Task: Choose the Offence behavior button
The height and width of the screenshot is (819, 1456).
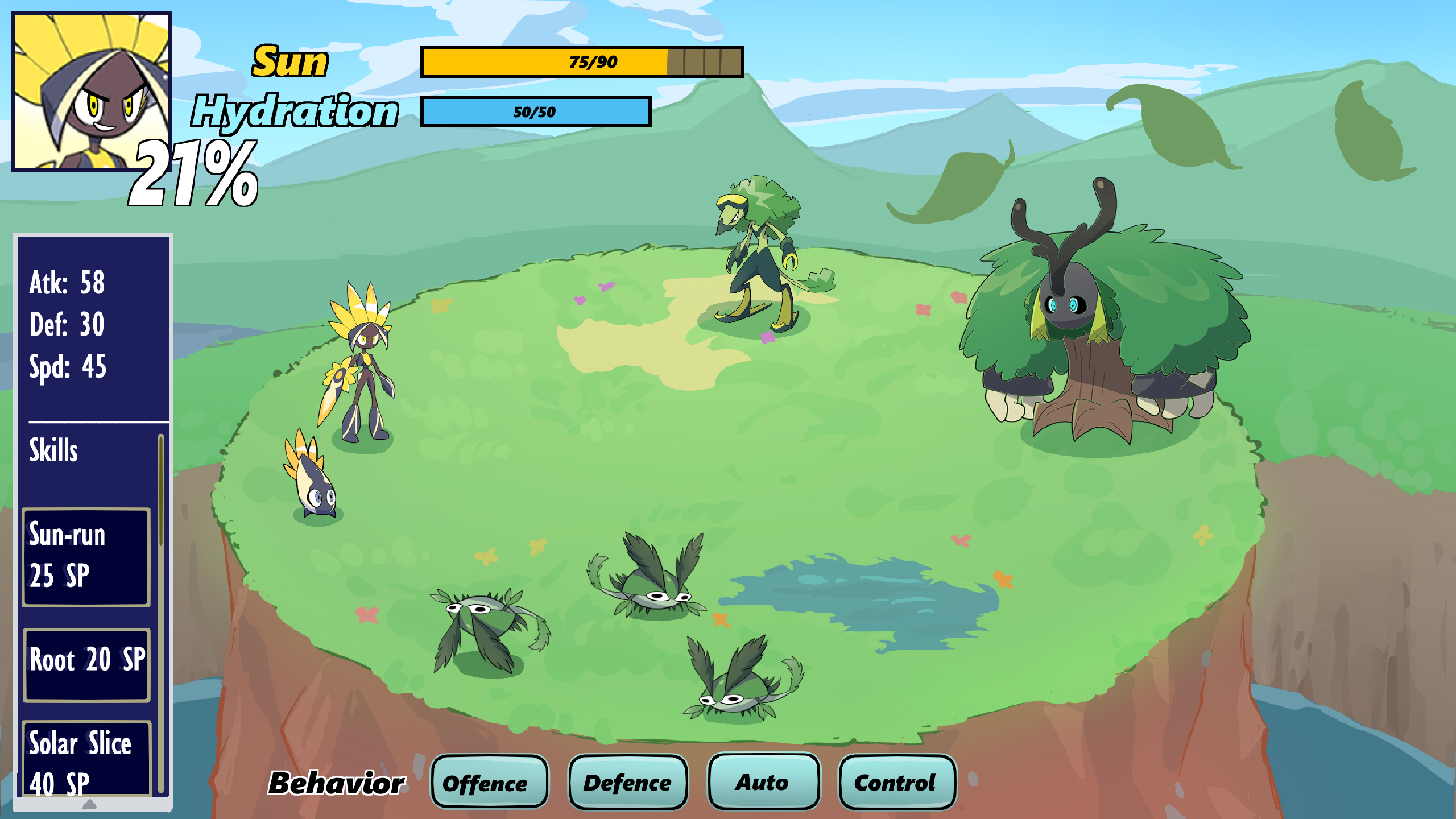Action: [489, 782]
